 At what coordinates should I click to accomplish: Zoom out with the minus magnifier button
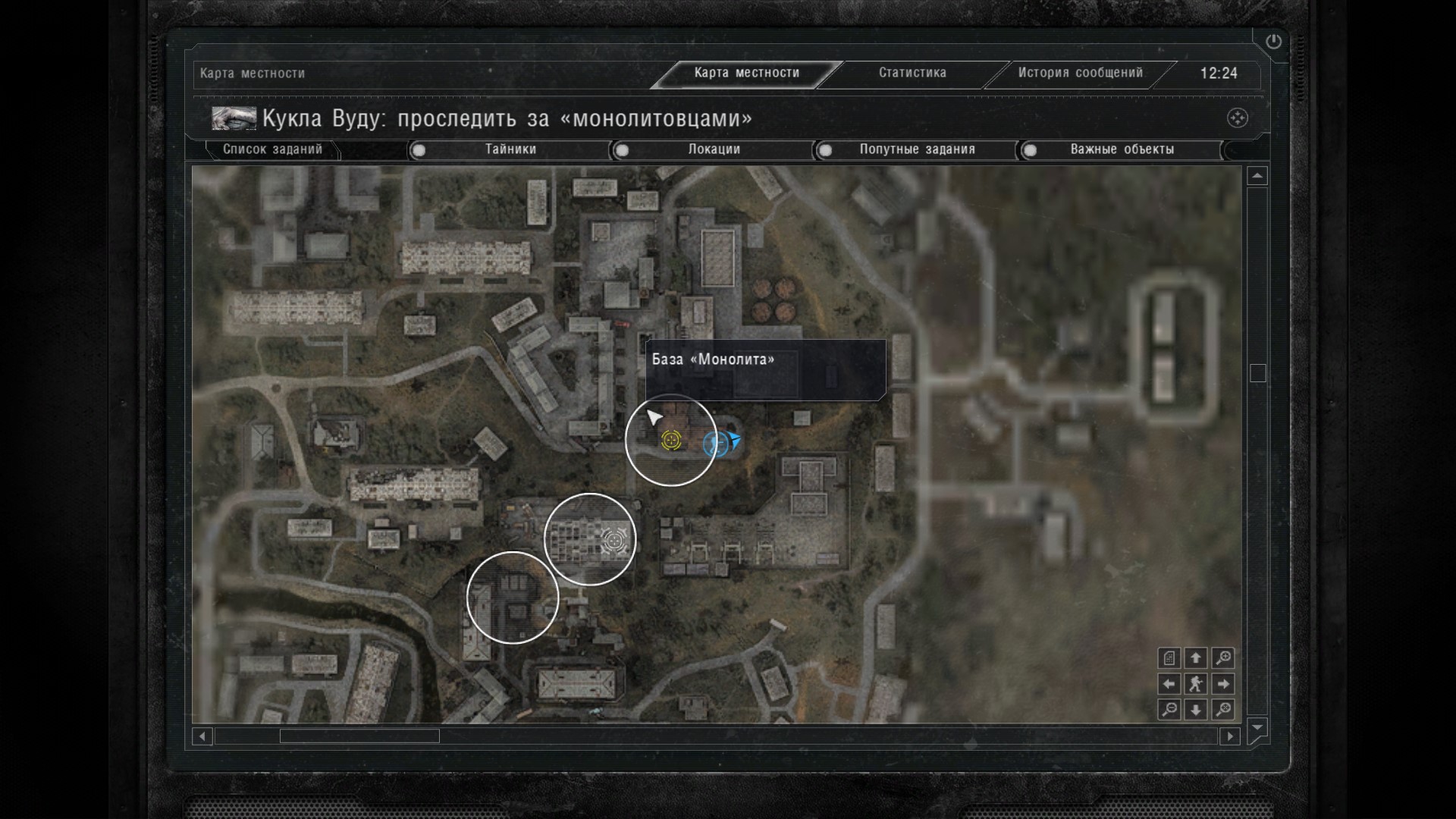pyautogui.click(x=1169, y=710)
